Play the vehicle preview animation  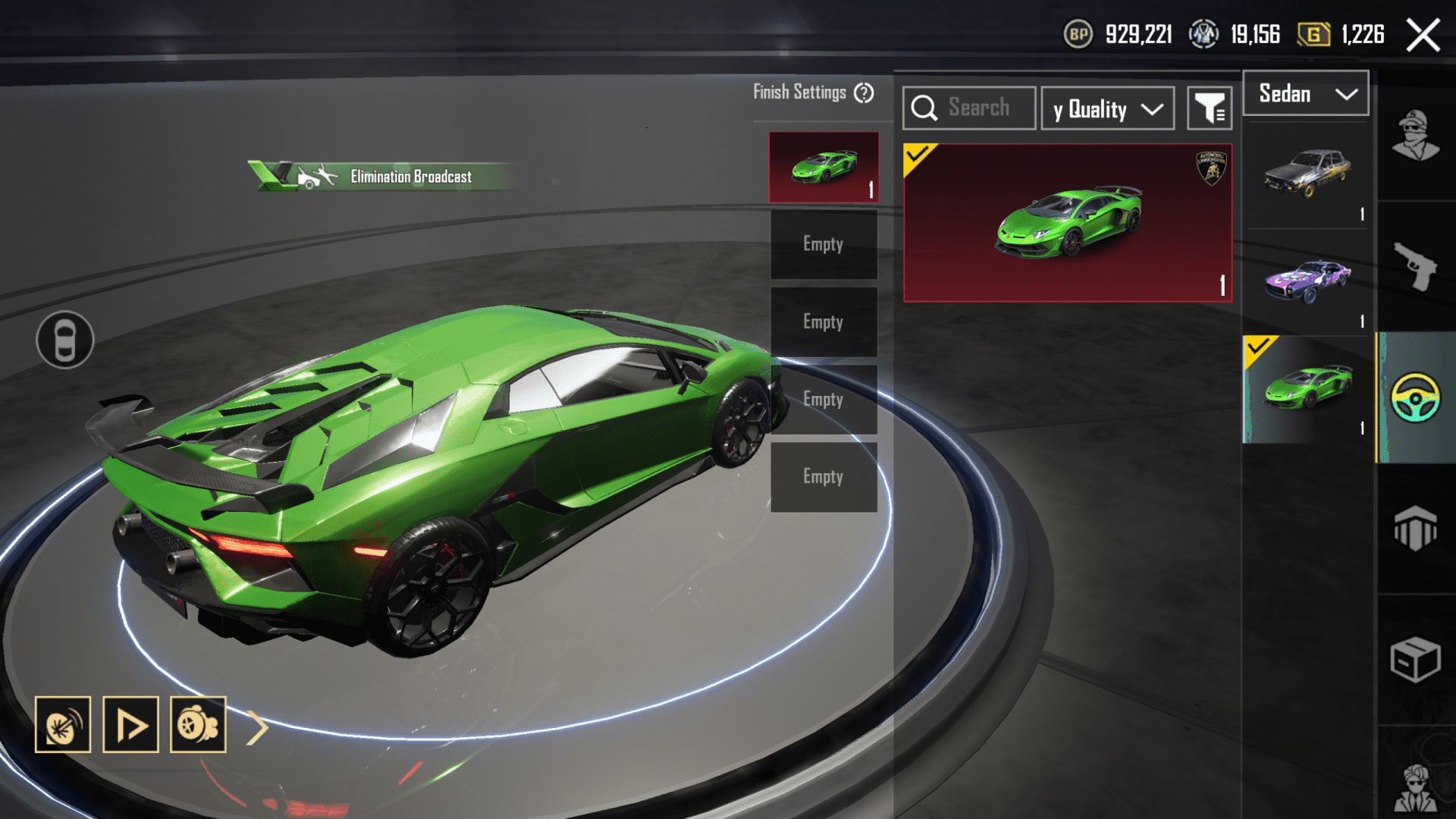[130, 725]
